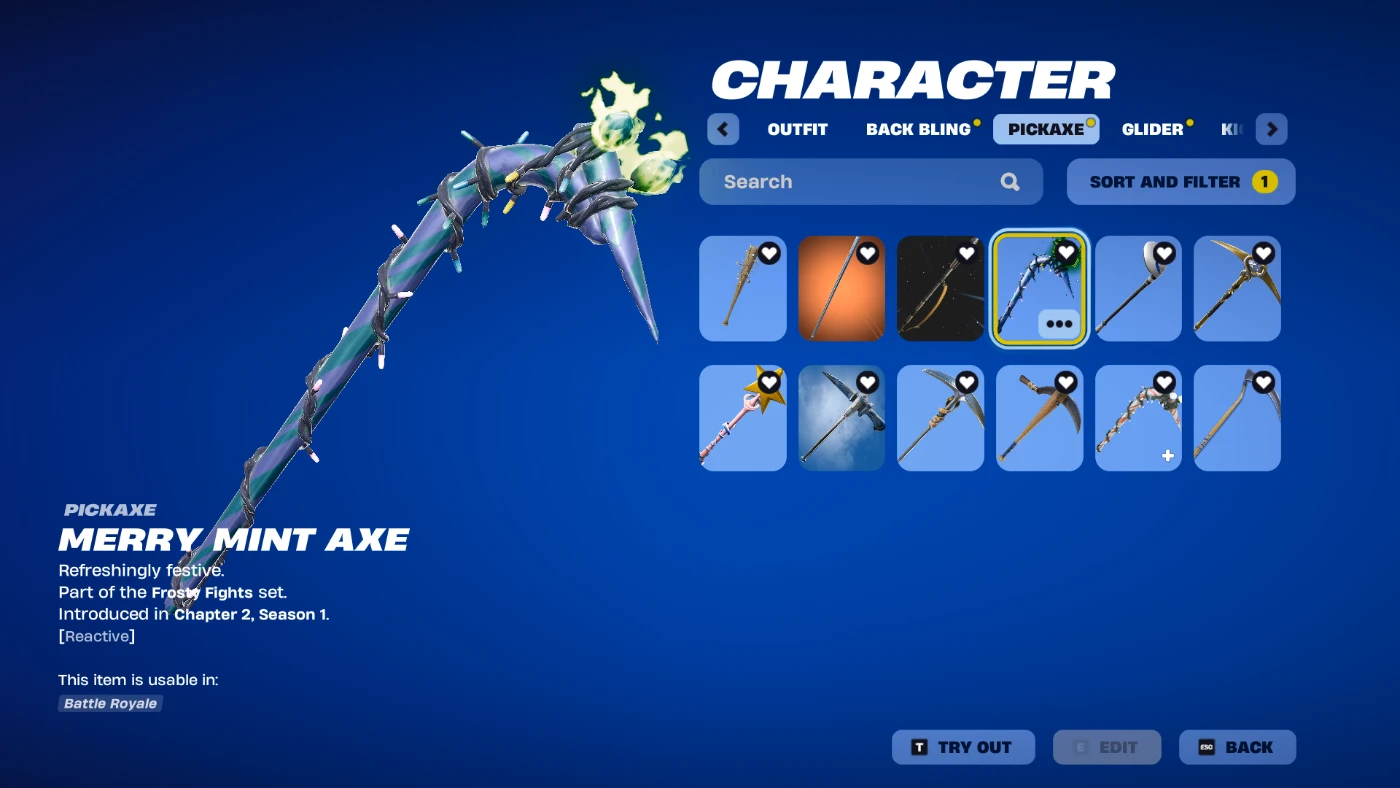Choose the staff pickaxe on orange background
Image resolution: width=1400 pixels, height=788 pixels.
(841, 289)
